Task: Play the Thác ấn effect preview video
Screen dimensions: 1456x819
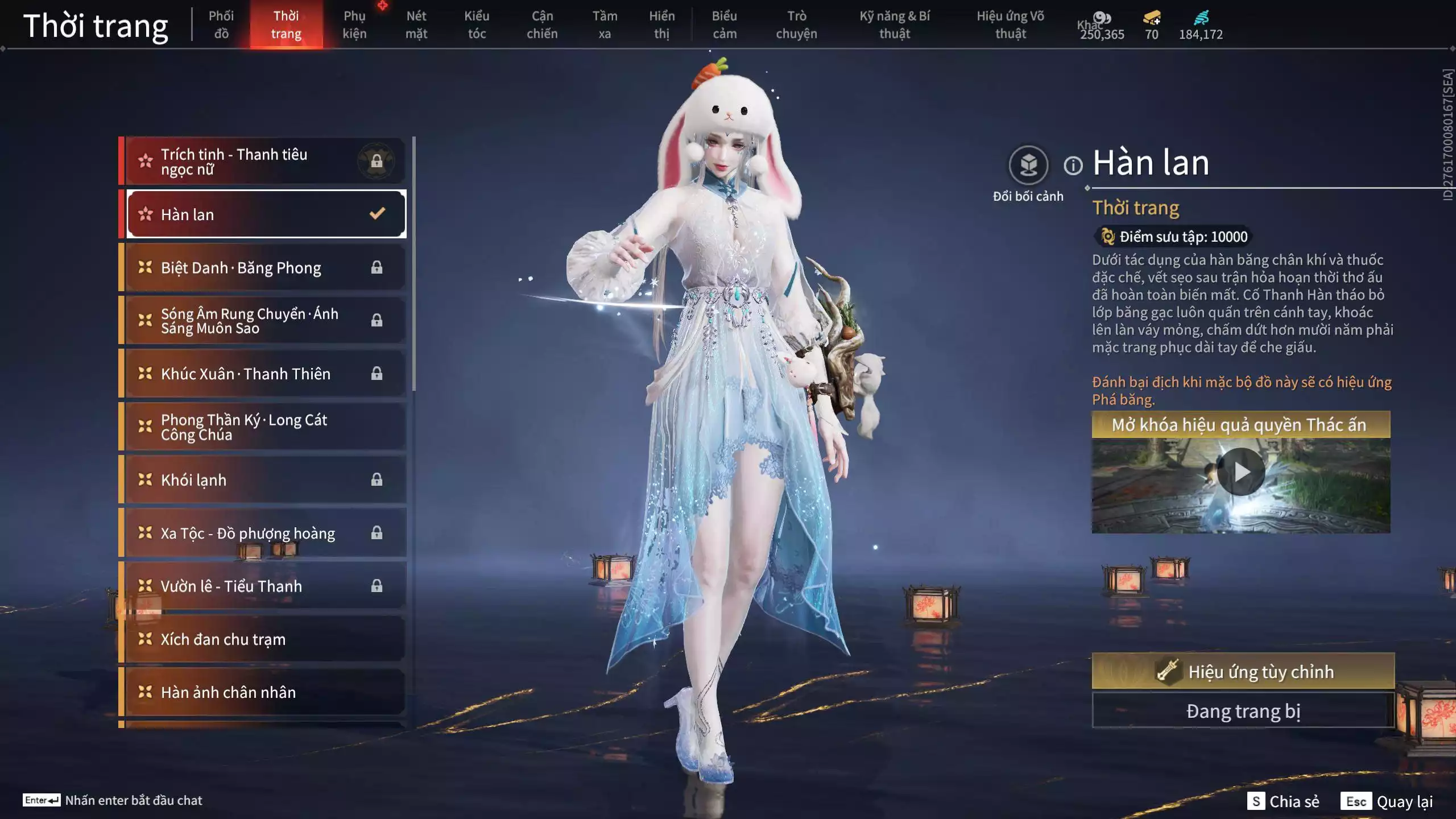Action: [1240, 472]
